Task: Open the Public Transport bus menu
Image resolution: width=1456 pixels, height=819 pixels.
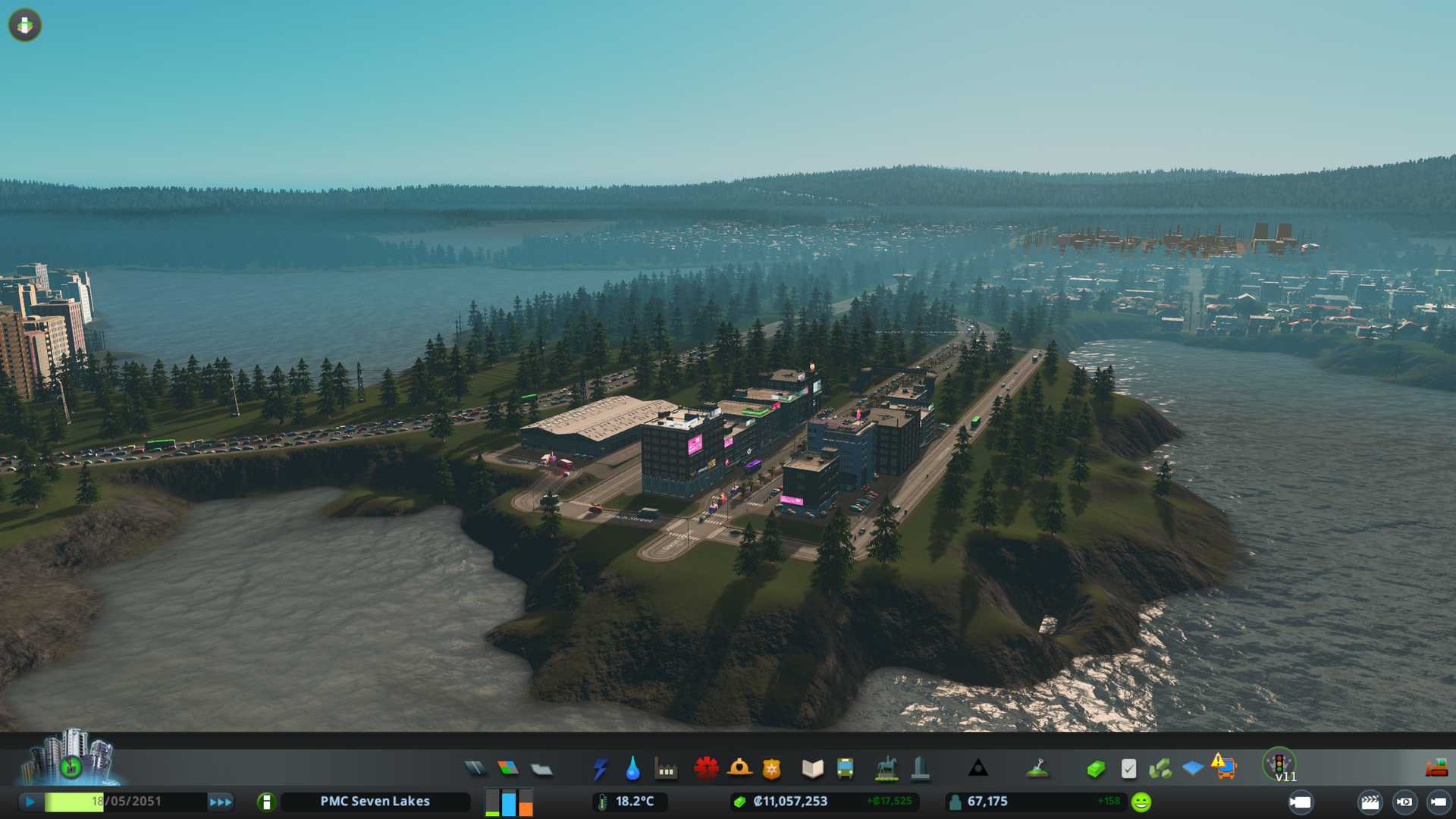Action: 845,769
